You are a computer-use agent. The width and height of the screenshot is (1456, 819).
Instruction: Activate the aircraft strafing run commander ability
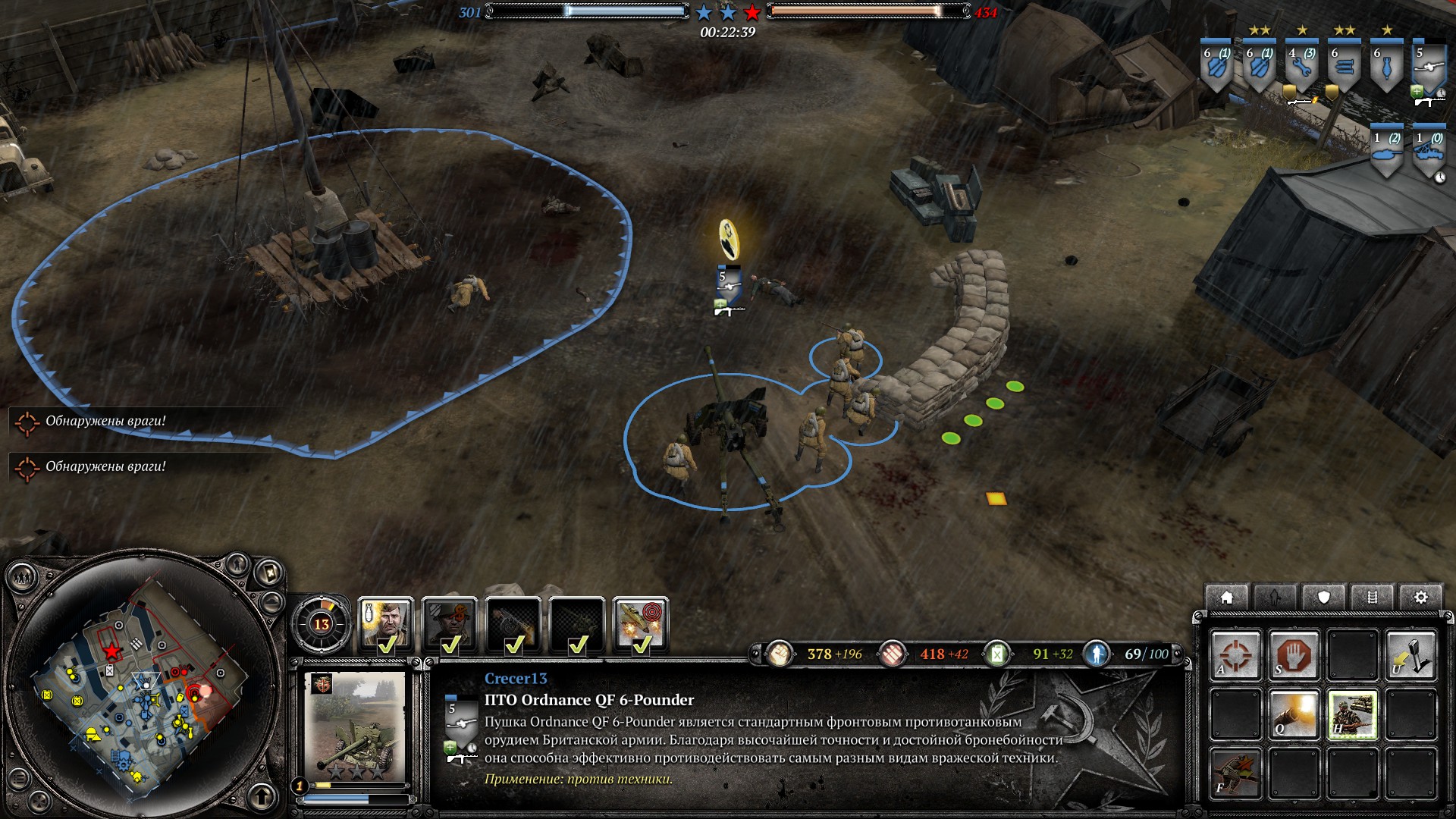(641, 624)
